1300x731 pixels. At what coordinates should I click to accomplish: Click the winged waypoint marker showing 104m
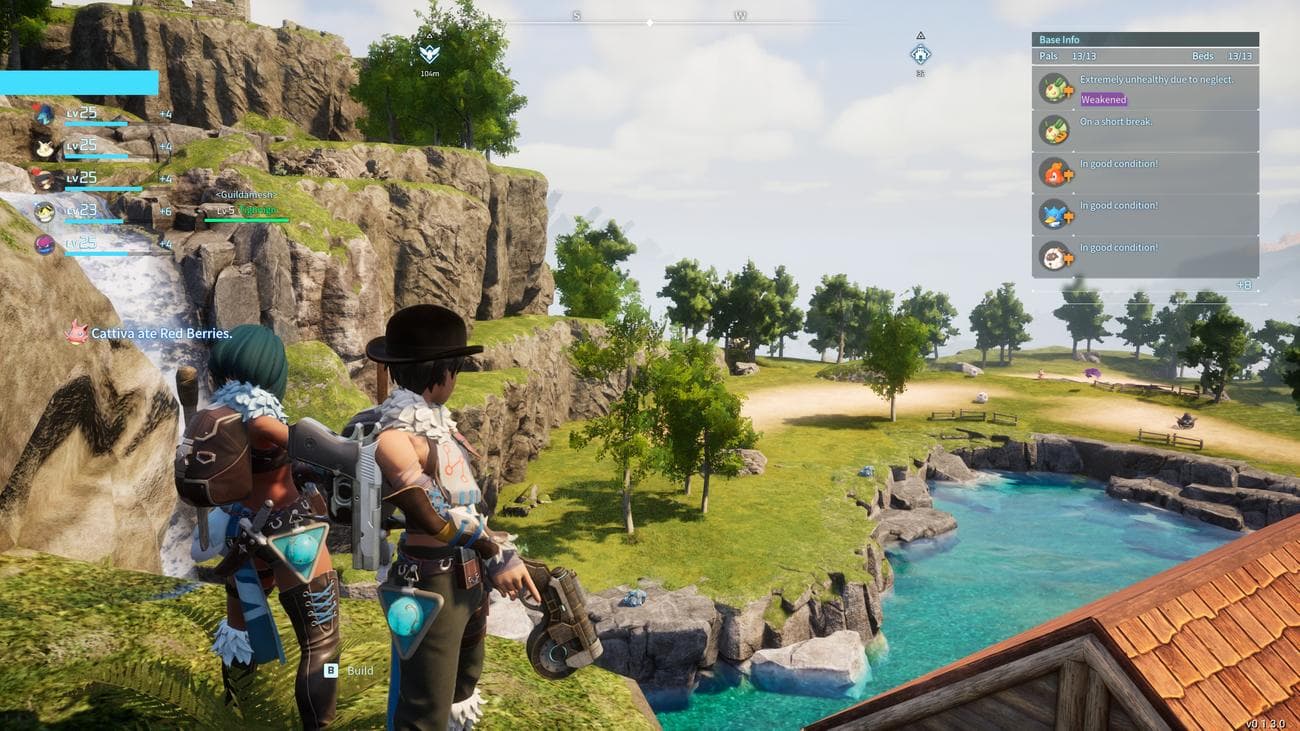[429, 54]
